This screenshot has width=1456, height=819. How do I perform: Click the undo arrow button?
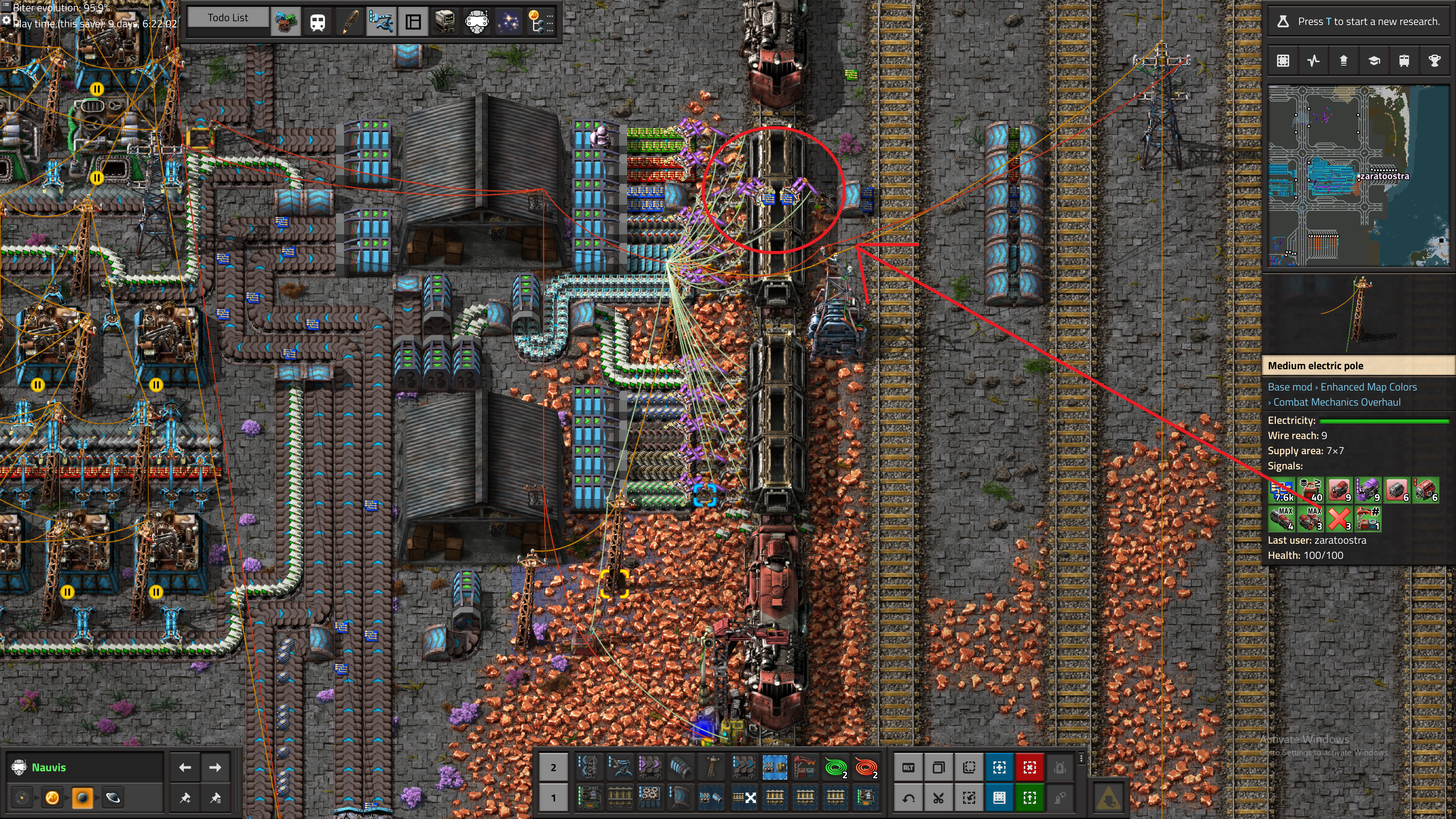tap(908, 797)
